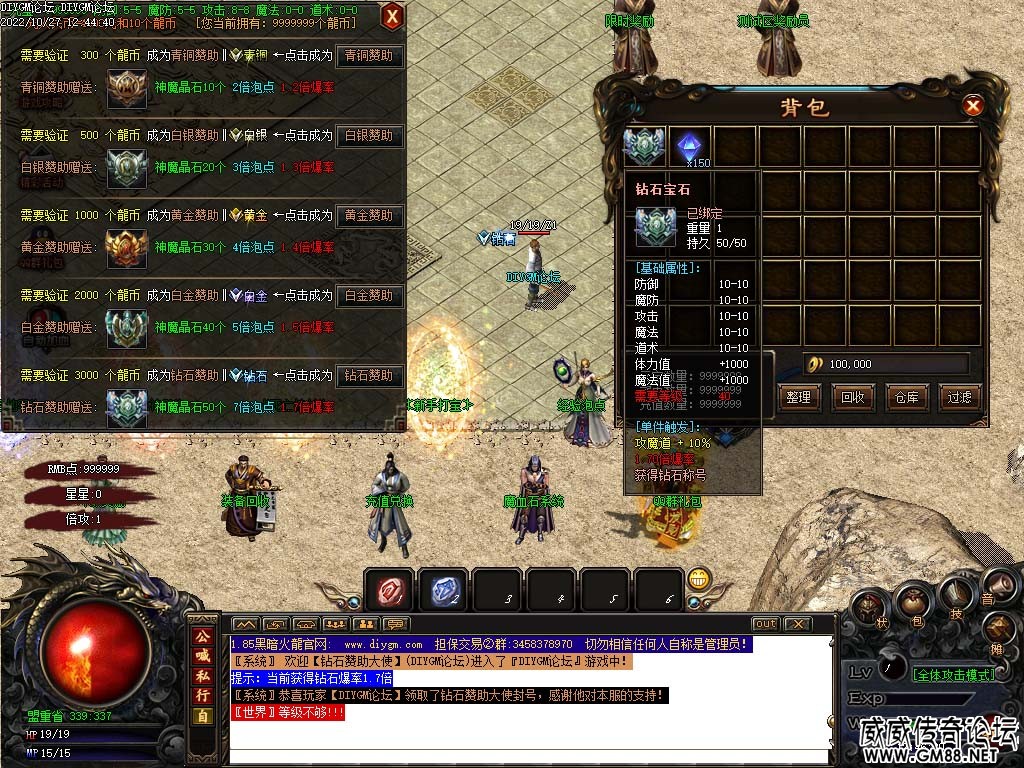Toggle the 全体攻击模式 attack mode label
The image size is (1024, 768).
955,675
